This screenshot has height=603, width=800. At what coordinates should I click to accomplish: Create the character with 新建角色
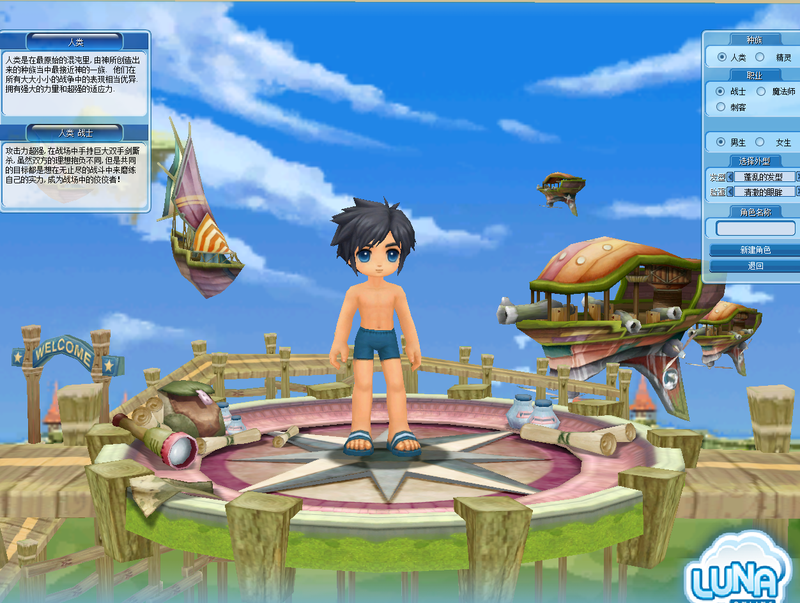(x=755, y=250)
